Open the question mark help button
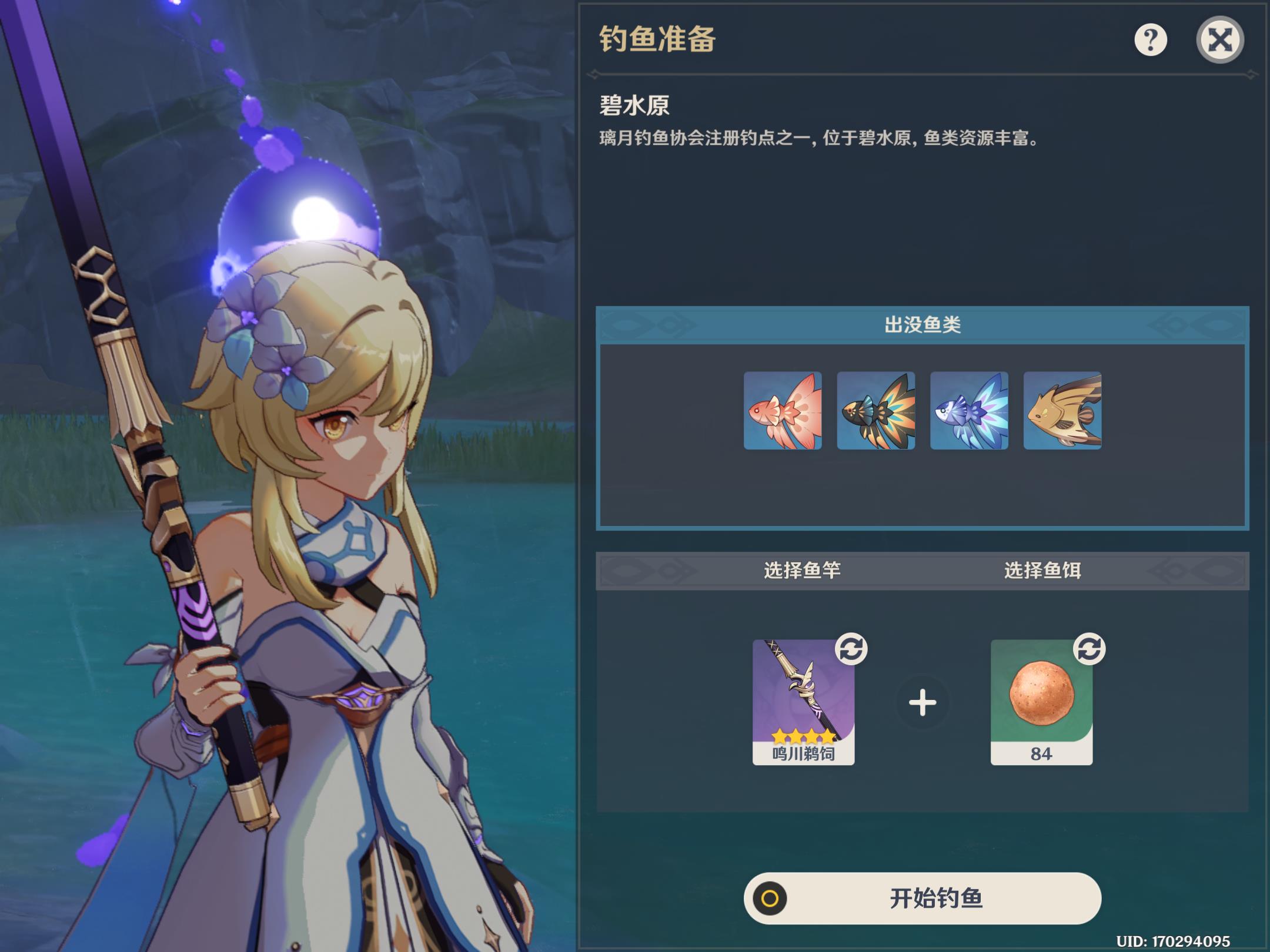 tap(1150, 40)
